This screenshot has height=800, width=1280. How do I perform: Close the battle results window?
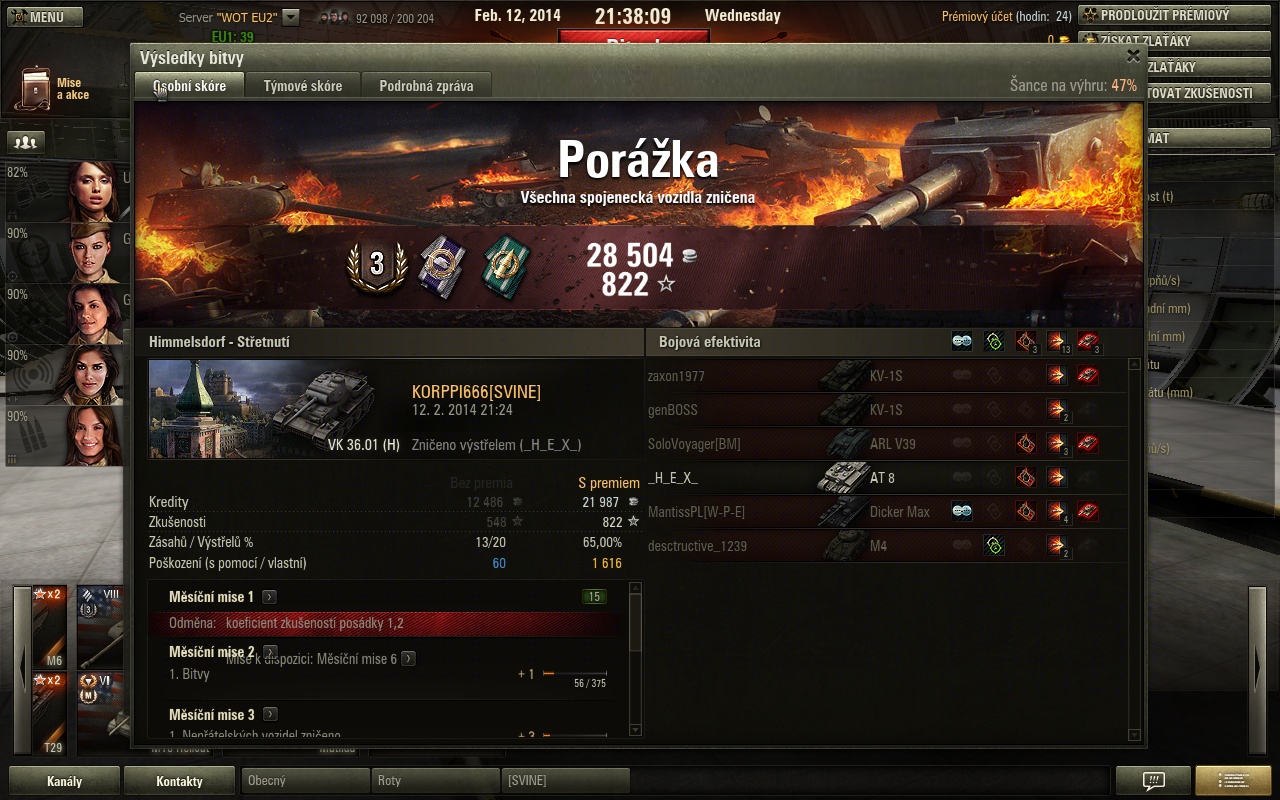pyautogui.click(x=1133, y=56)
